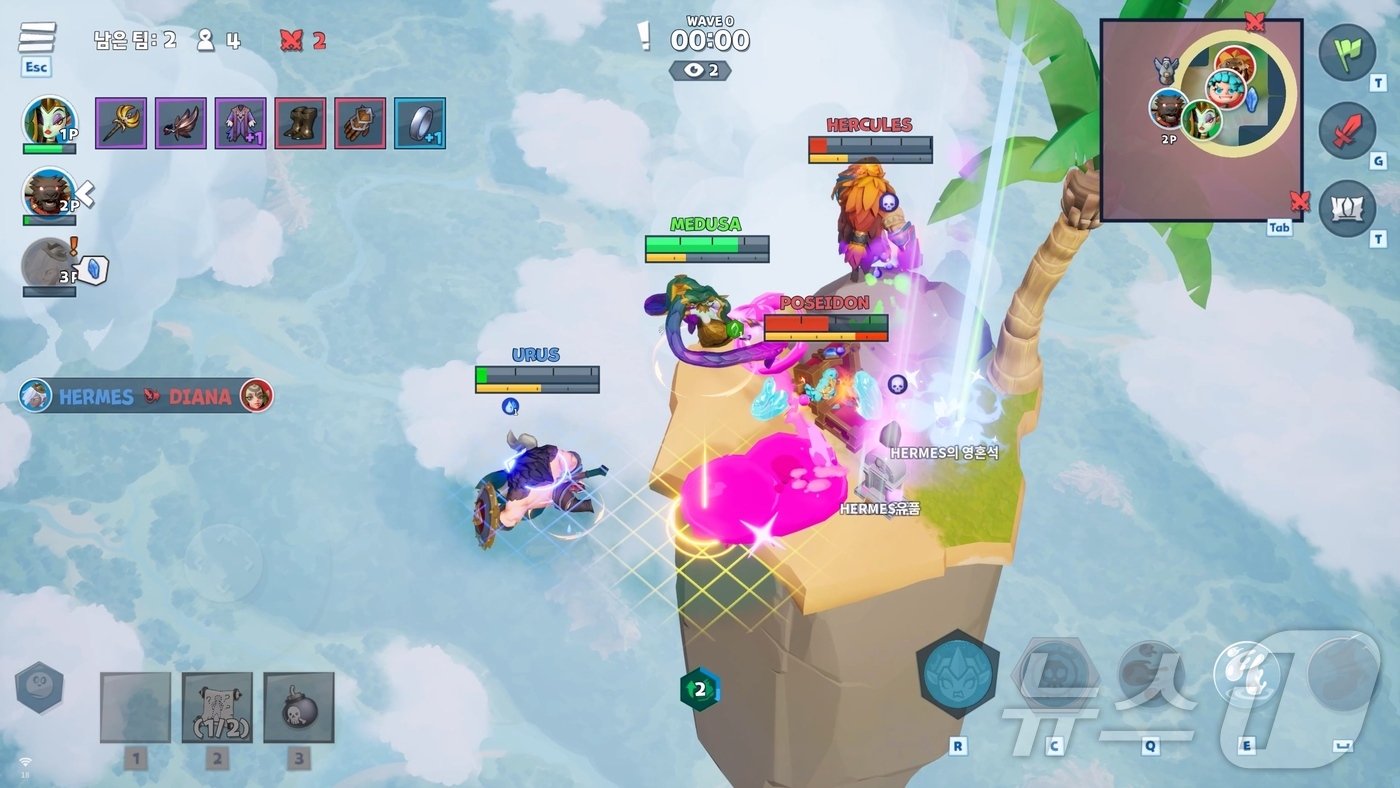Image resolution: width=1400 pixels, height=788 pixels.
Task: Inspect the silver ring equipment slot
Action: coord(420,123)
